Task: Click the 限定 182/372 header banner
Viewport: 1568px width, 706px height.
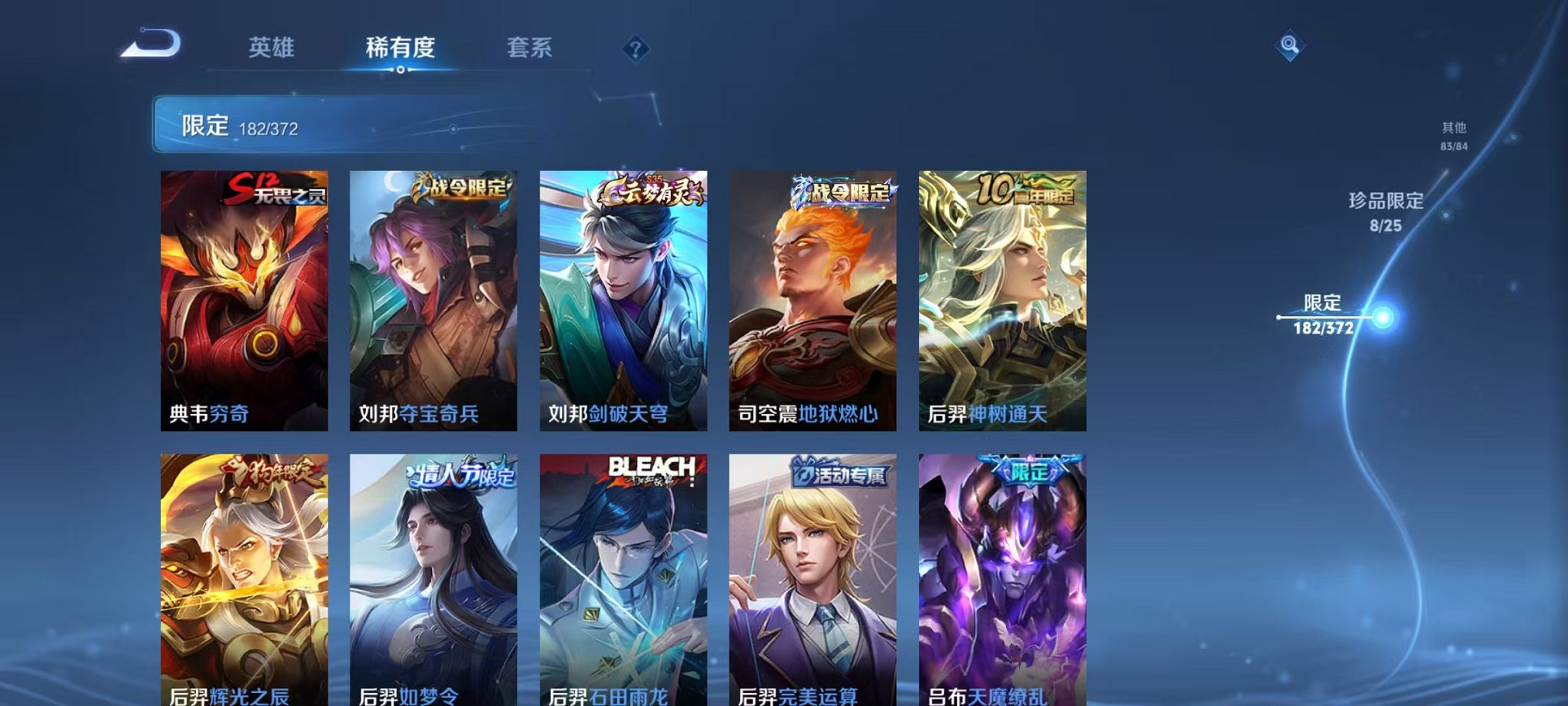Action: click(x=307, y=123)
